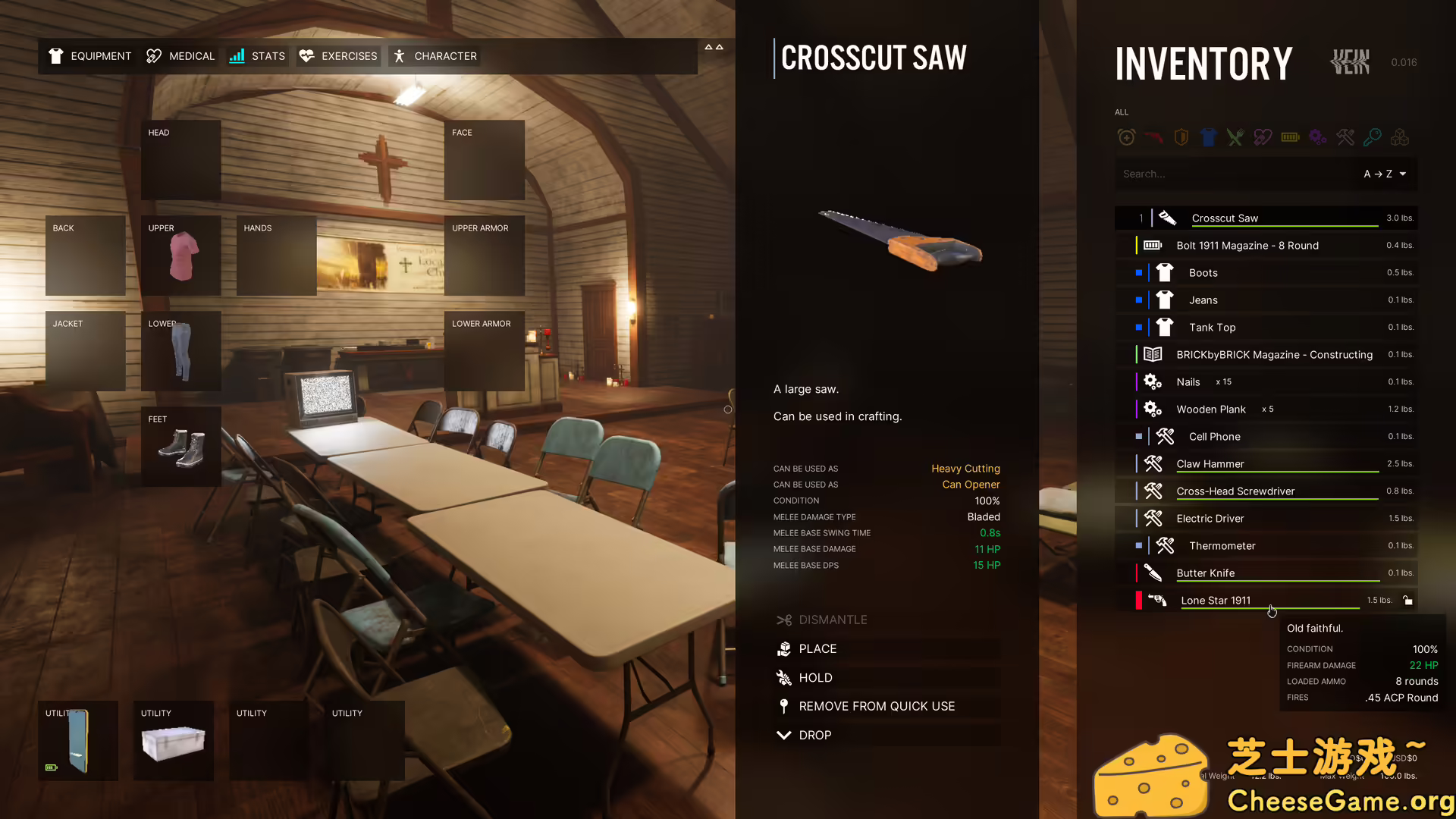
Task: Filter by the purple medical heart icon
Action: pos(1262,137)
